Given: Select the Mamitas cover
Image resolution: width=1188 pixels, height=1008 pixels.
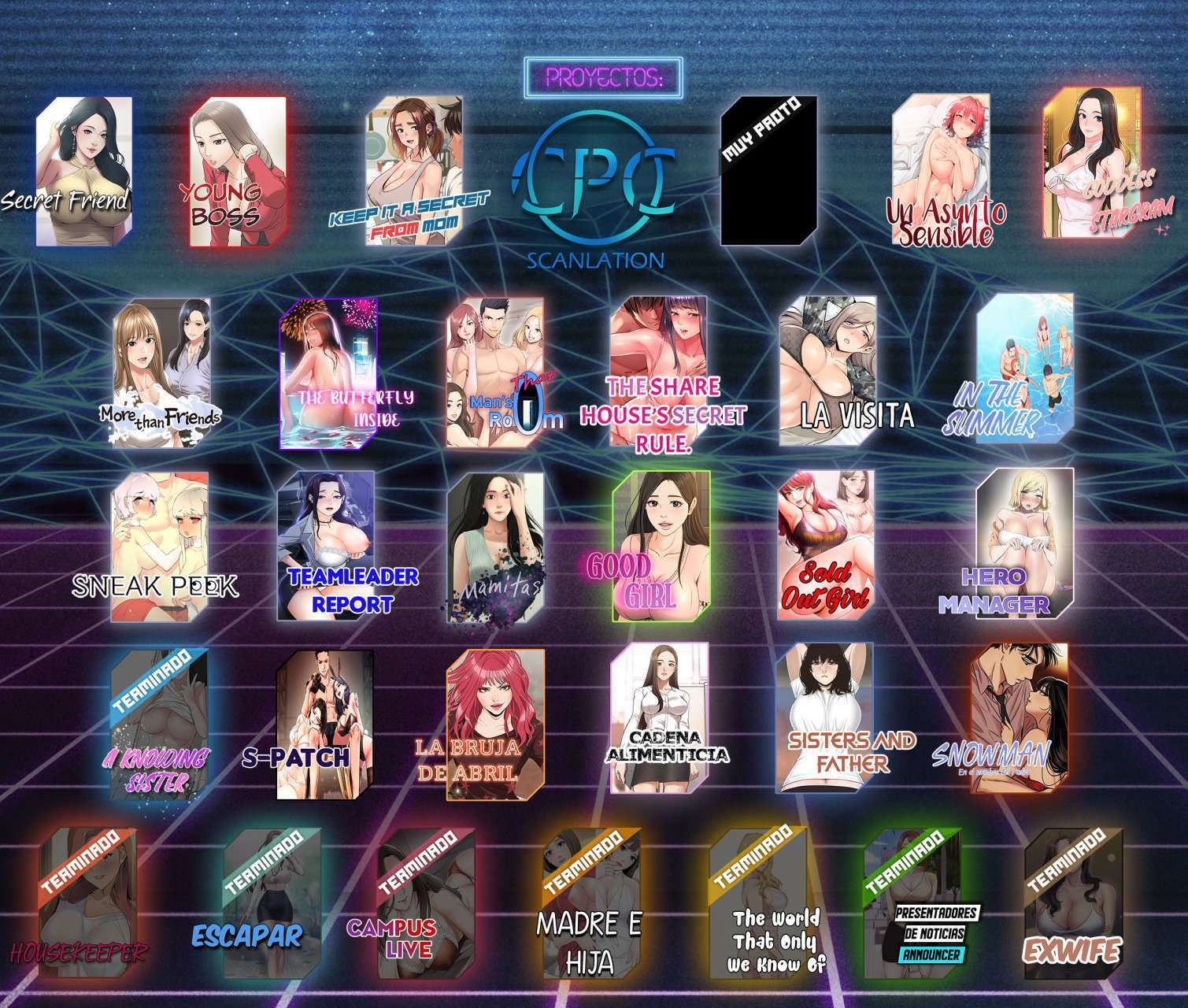Looking at the screenshot, I should (495, 546).
